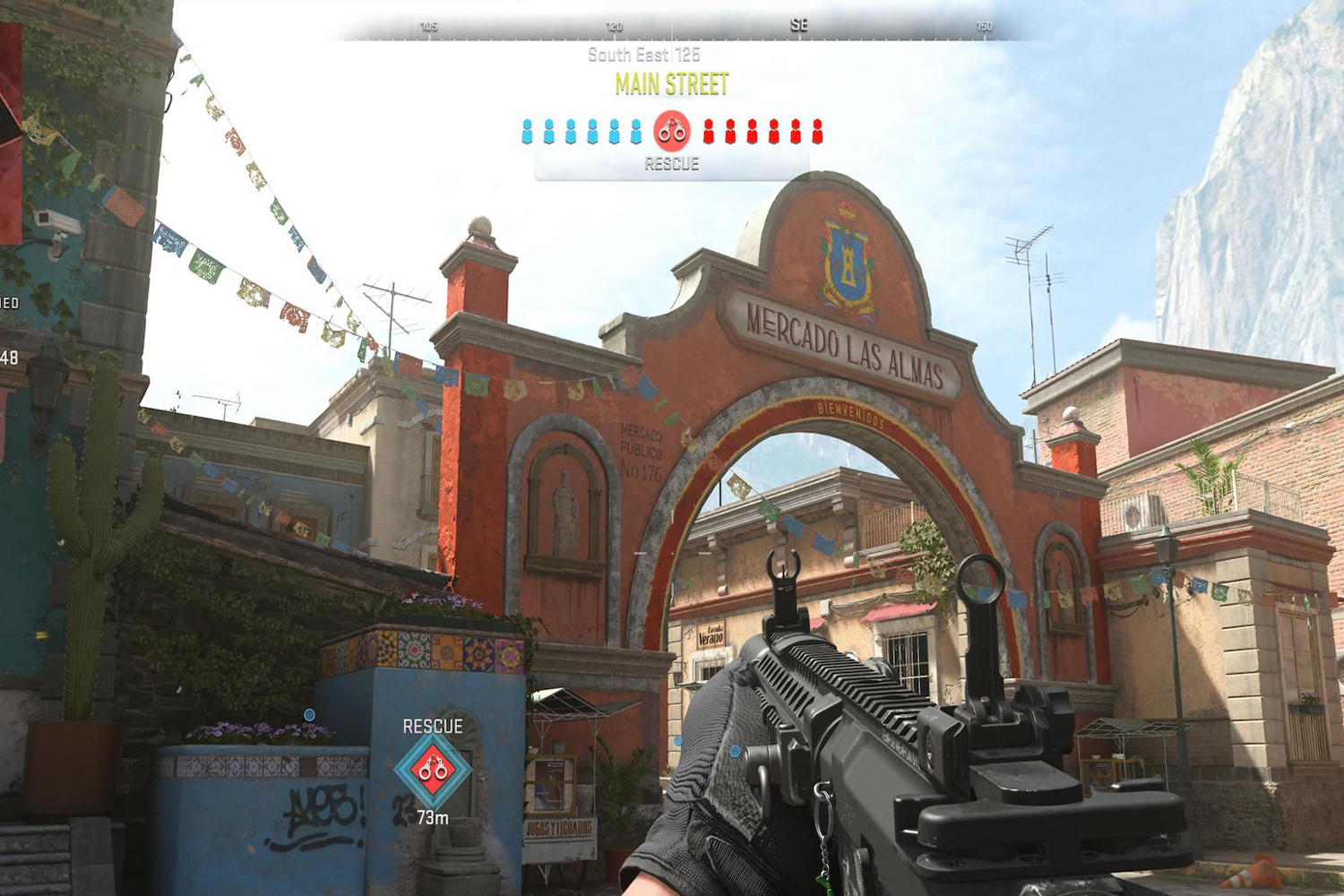Click the blue teammate icon nearest the handcuffs badge
This screenshot has height=896, width=1344.
click(x=635, y=132)
